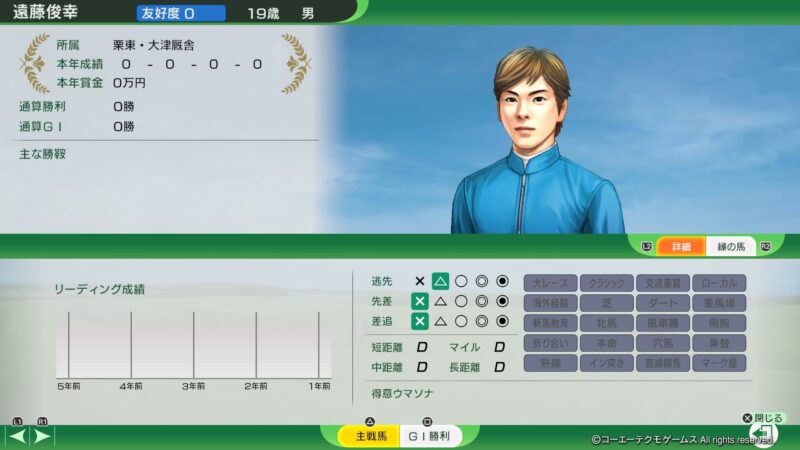Select the 折り合い trait tag
Image resolution: width=800 pixels, height=450 pixels.
click(551, 343)
